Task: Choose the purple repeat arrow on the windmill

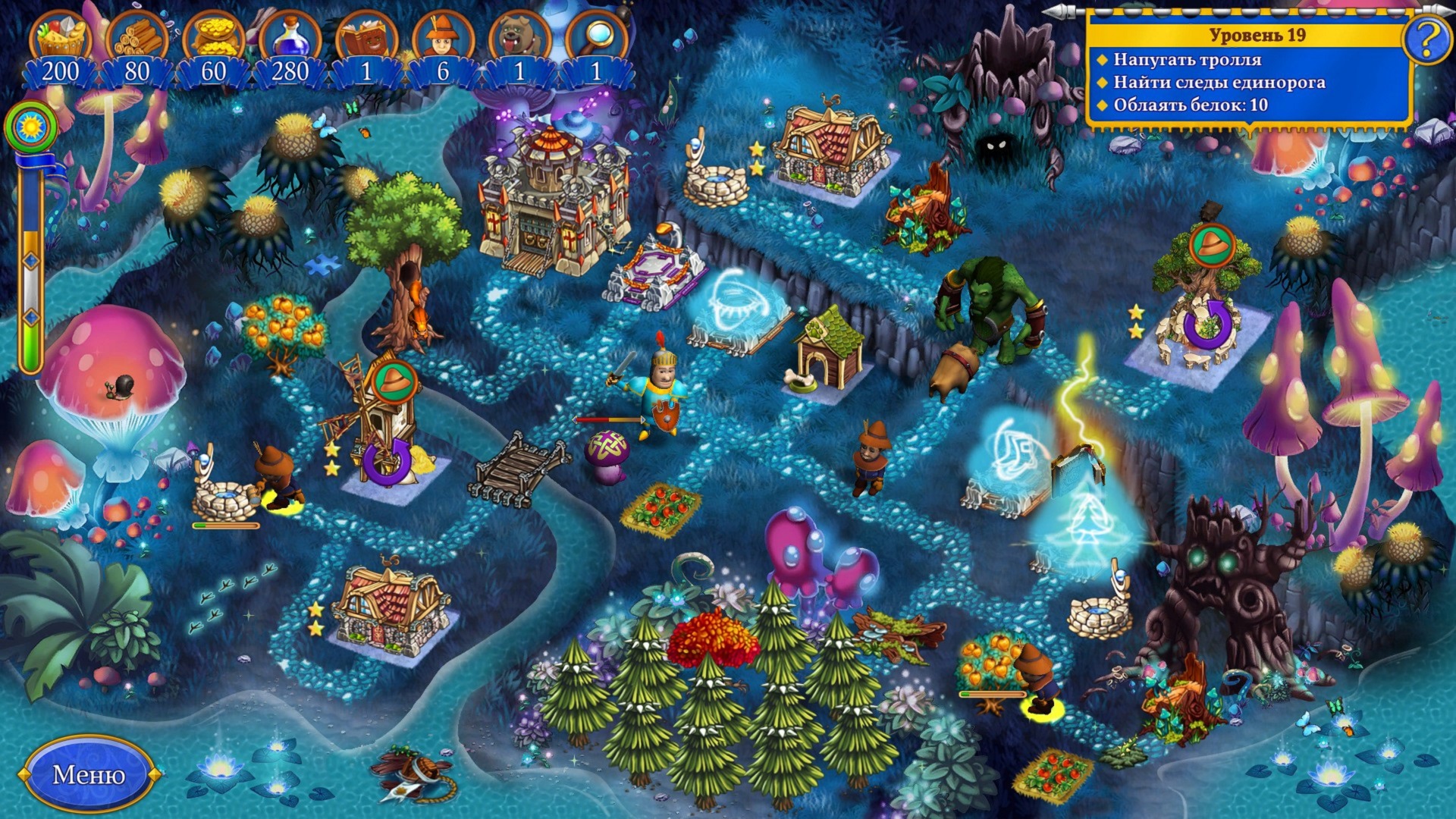Action: 386,461
